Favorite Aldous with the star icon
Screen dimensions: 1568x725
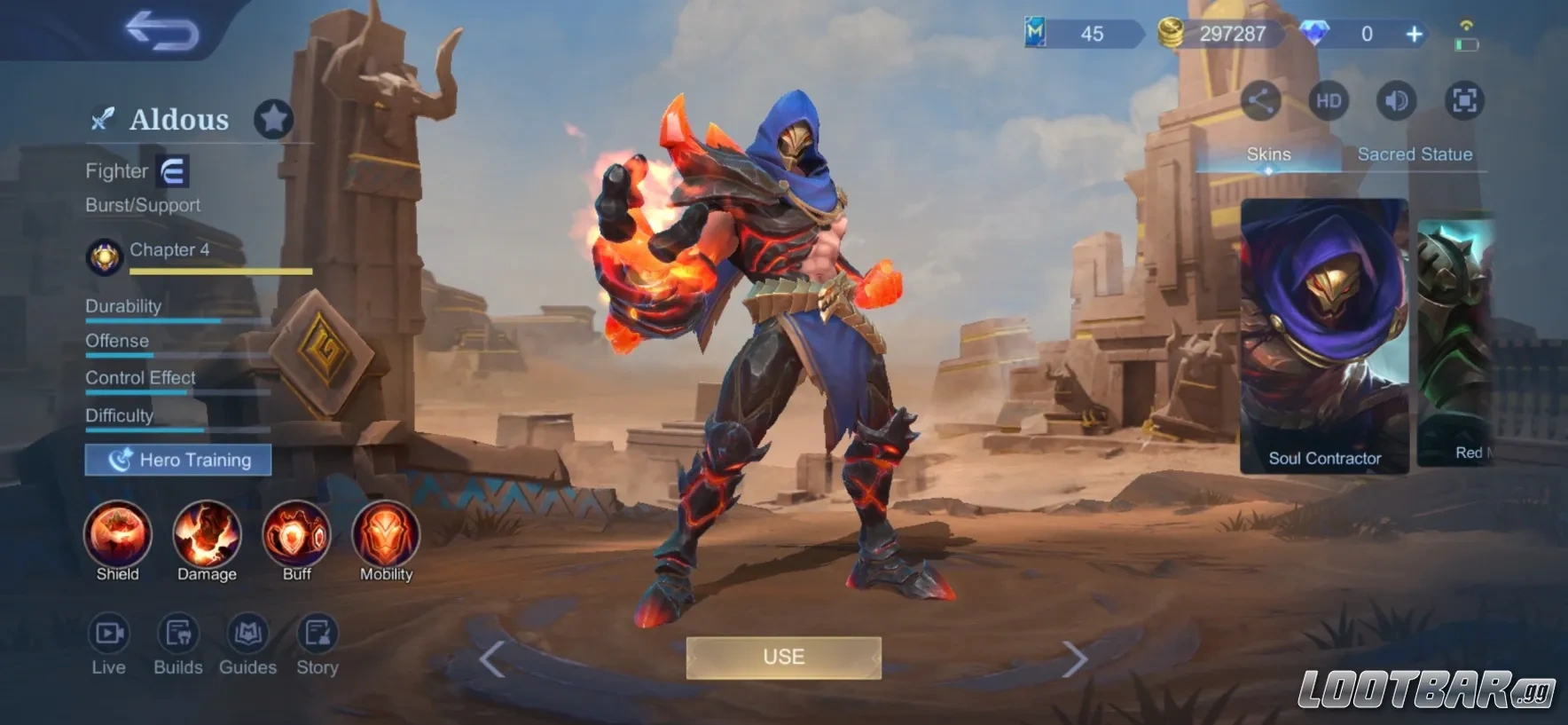273,119
